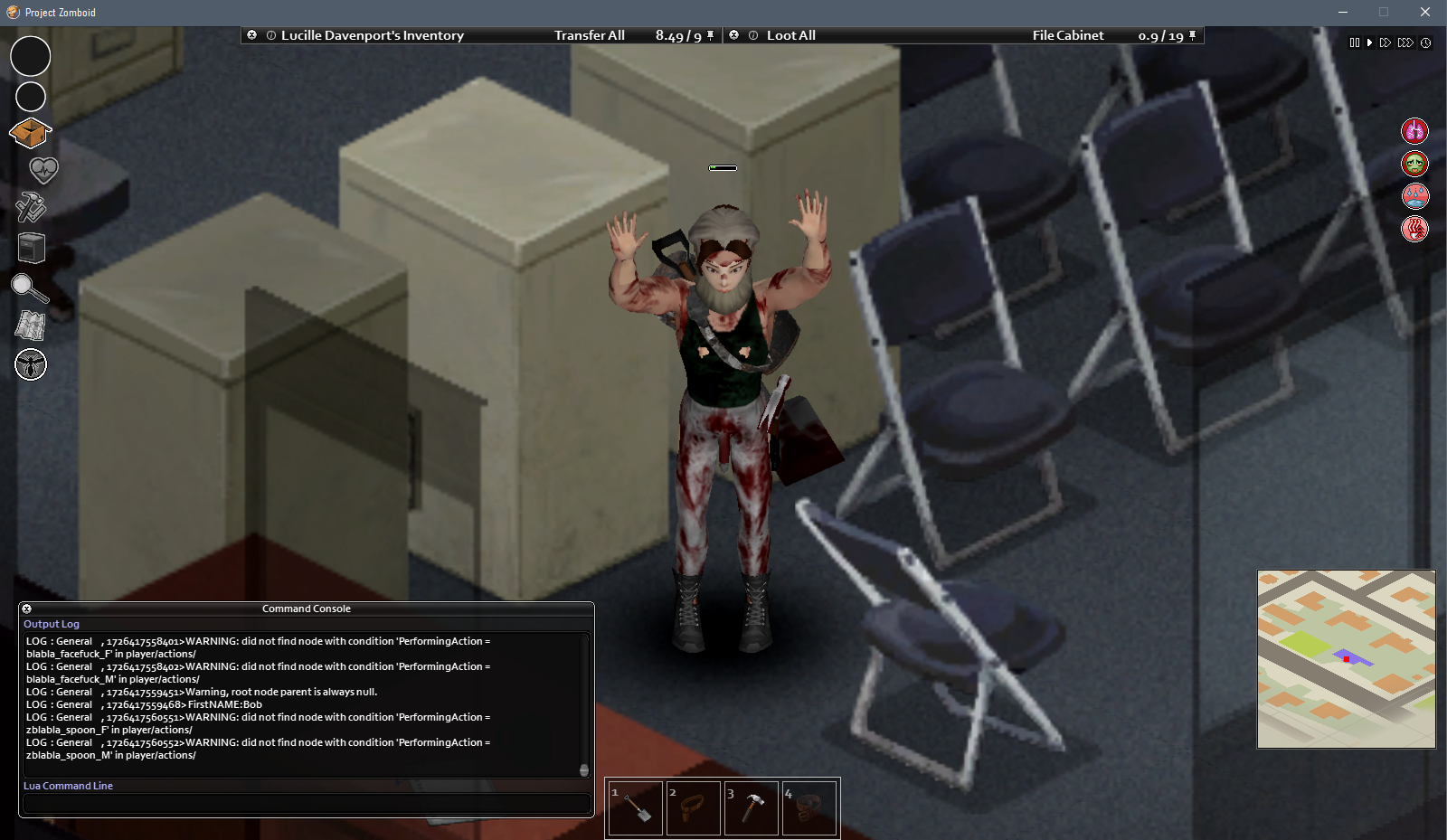Click the minimap
Image resolution: width=1447 pixels, height=840 pixels.
1346,658
